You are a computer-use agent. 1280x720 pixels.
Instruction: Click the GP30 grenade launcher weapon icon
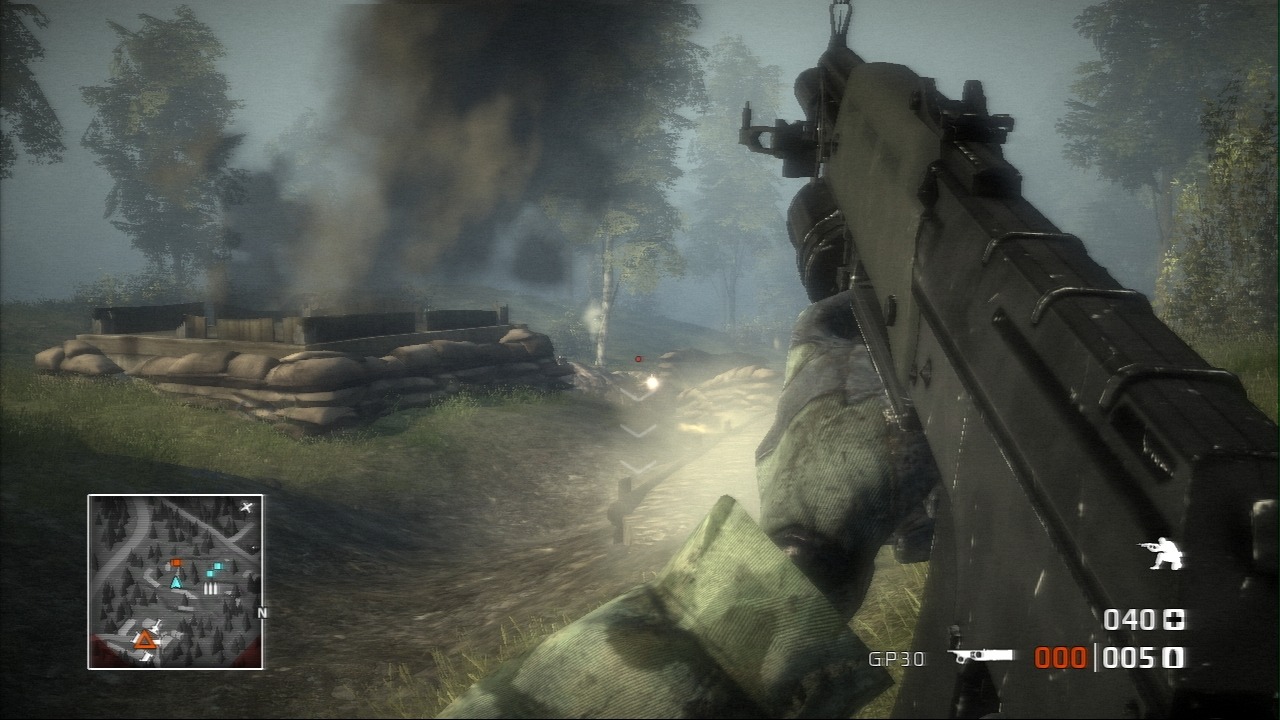point(980,657)
